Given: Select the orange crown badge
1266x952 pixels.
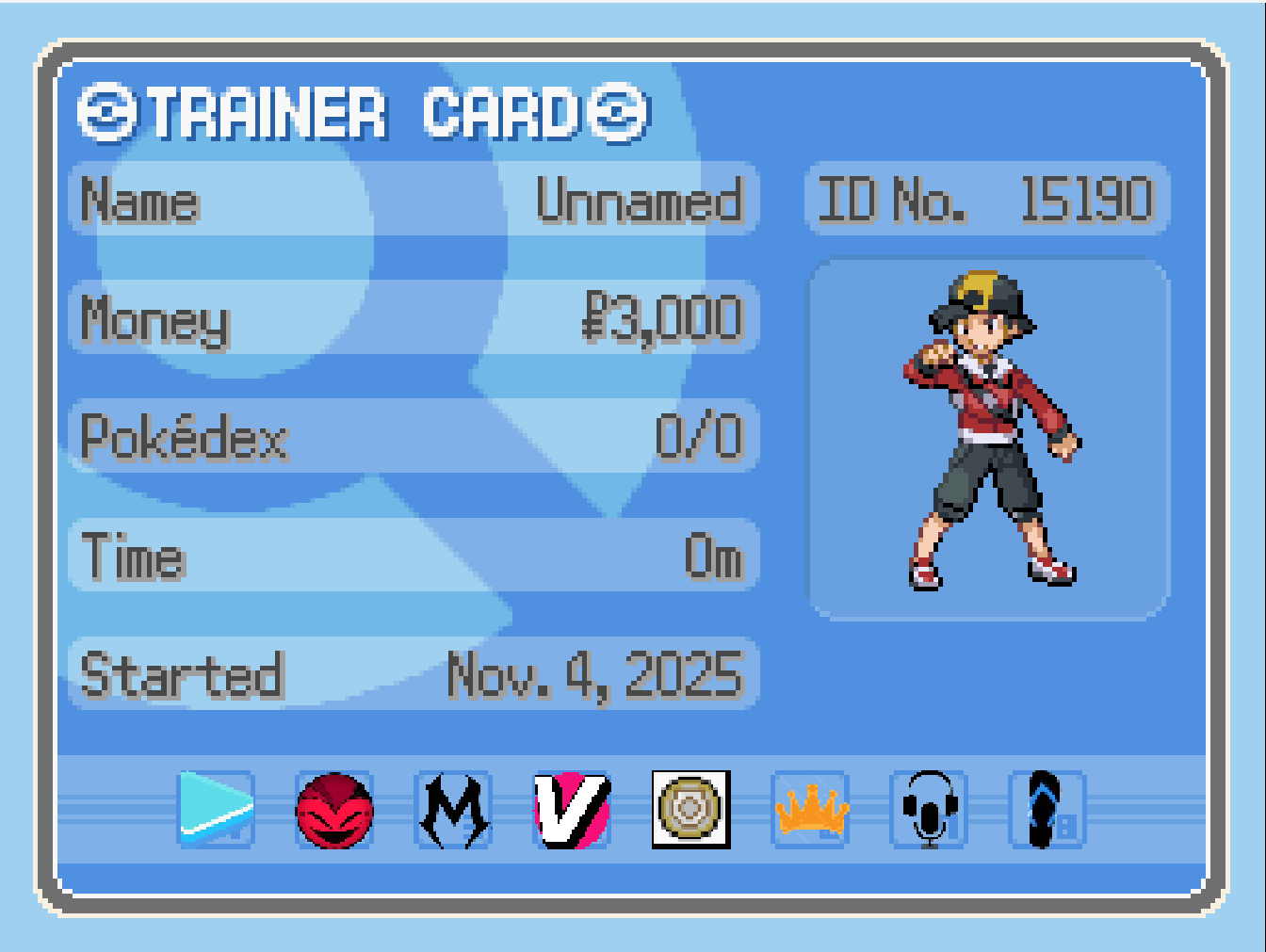Looking at the screenshot, I should pyautogui.click(x=810, y=810).
